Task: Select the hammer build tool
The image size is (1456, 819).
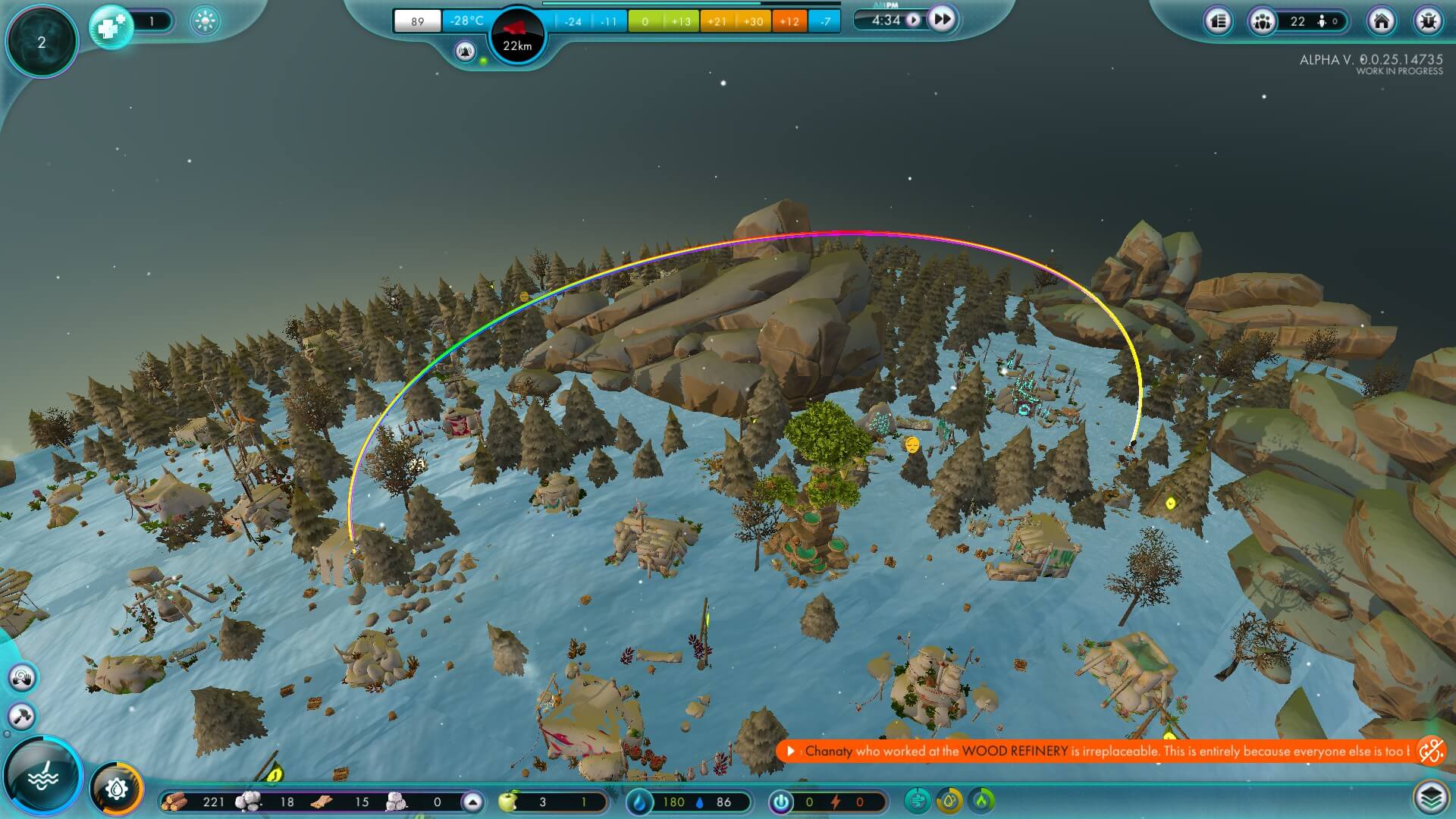Action: (x=22, y=716)
